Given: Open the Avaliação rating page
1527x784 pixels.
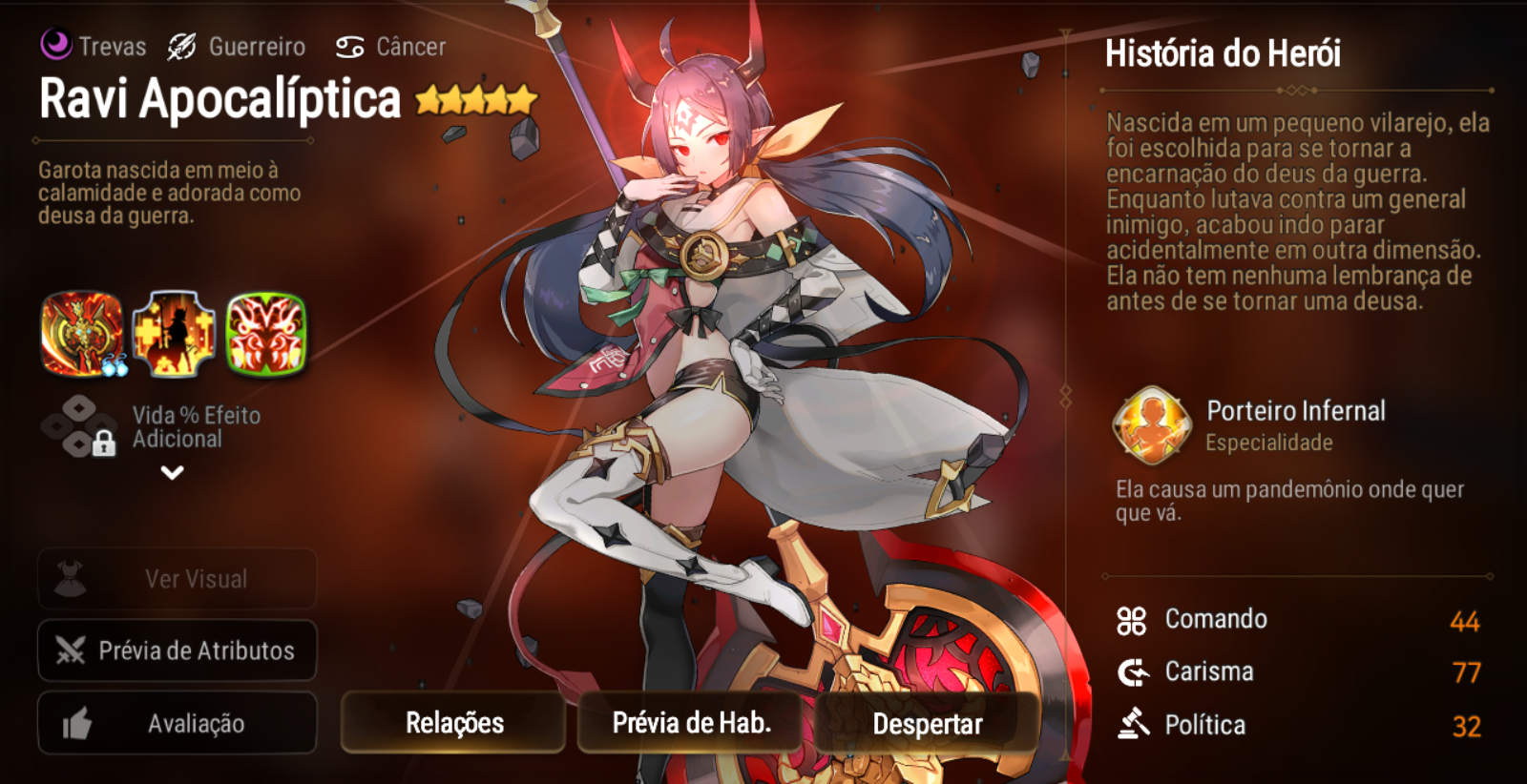Looking at the screenshot, I should (178, 724).
